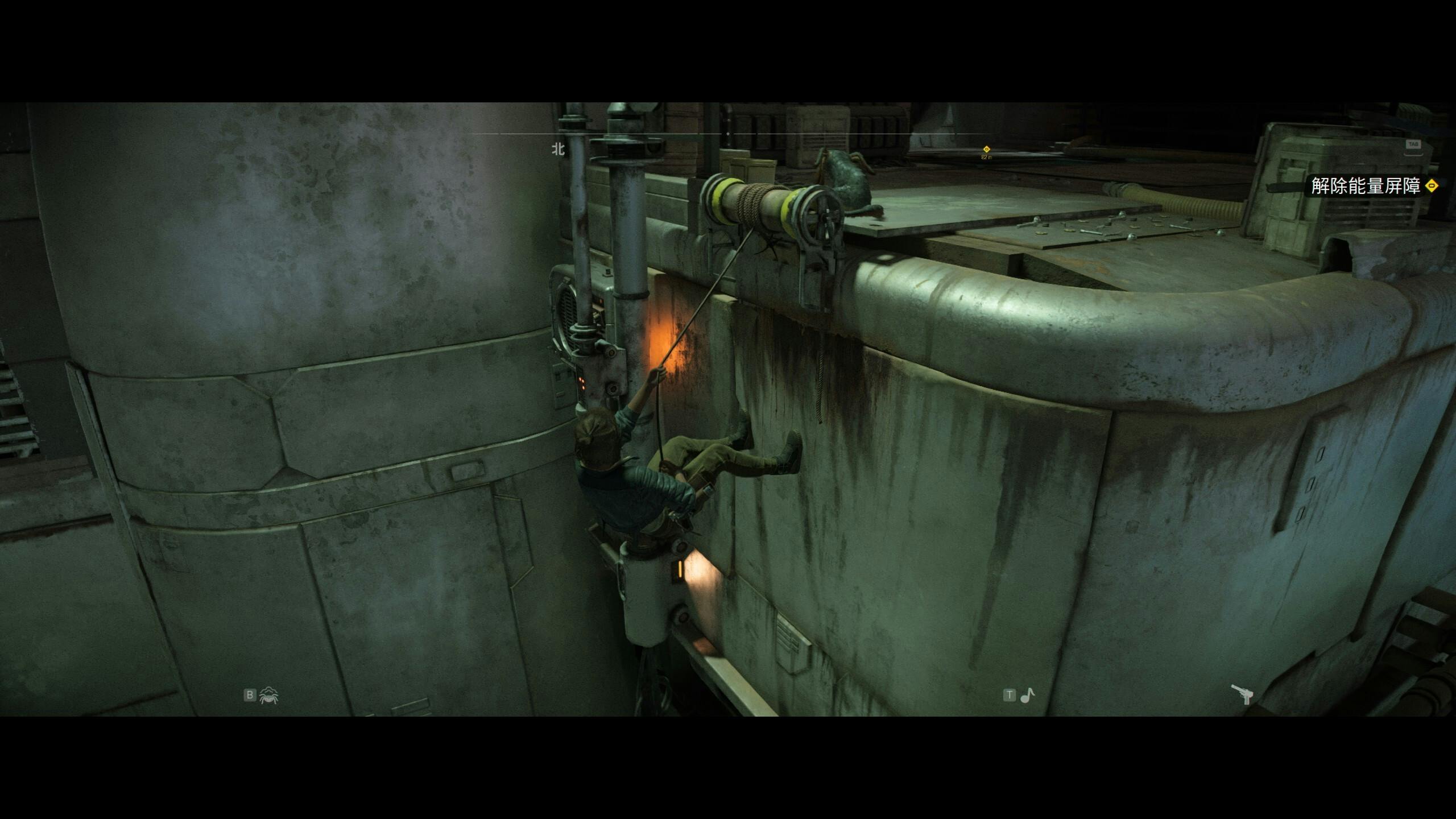Use the music note whistle icon

coord(1027,695)
